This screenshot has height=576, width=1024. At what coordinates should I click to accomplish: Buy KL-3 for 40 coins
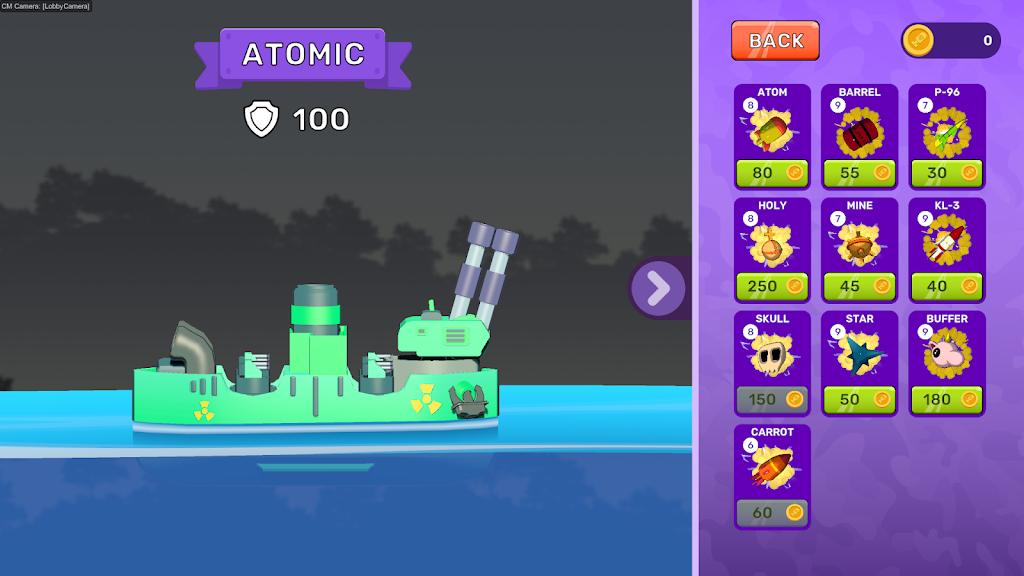[946, 286]
